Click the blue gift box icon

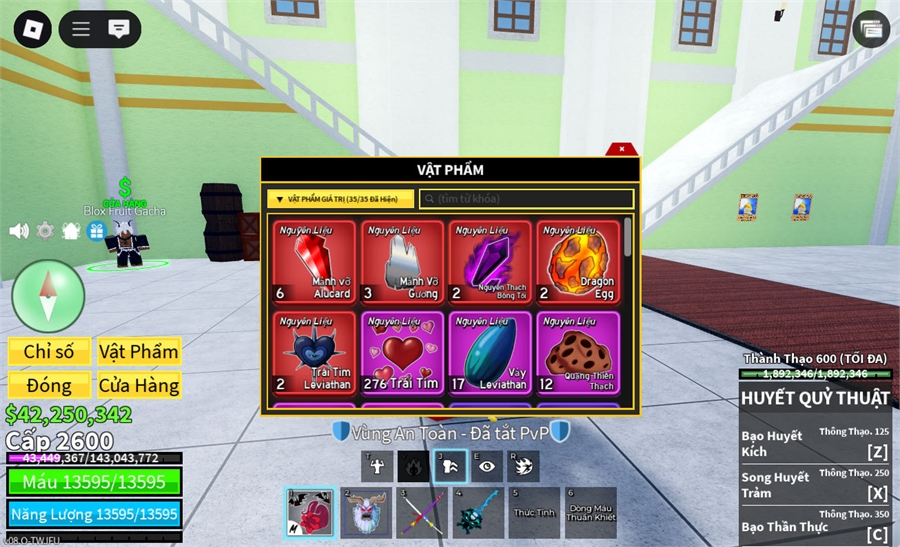97,231
